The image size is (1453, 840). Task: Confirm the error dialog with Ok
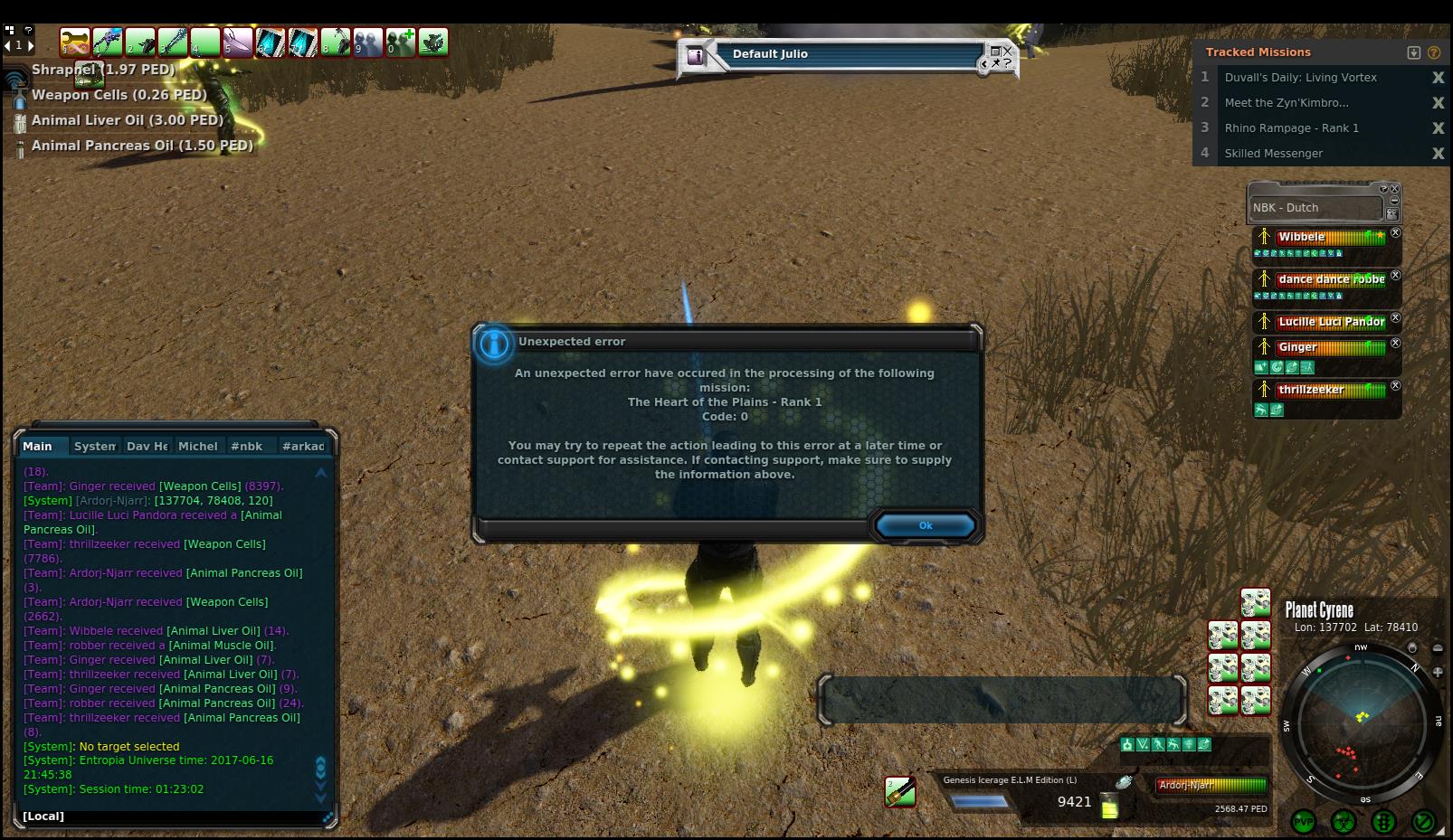[925, 525]
